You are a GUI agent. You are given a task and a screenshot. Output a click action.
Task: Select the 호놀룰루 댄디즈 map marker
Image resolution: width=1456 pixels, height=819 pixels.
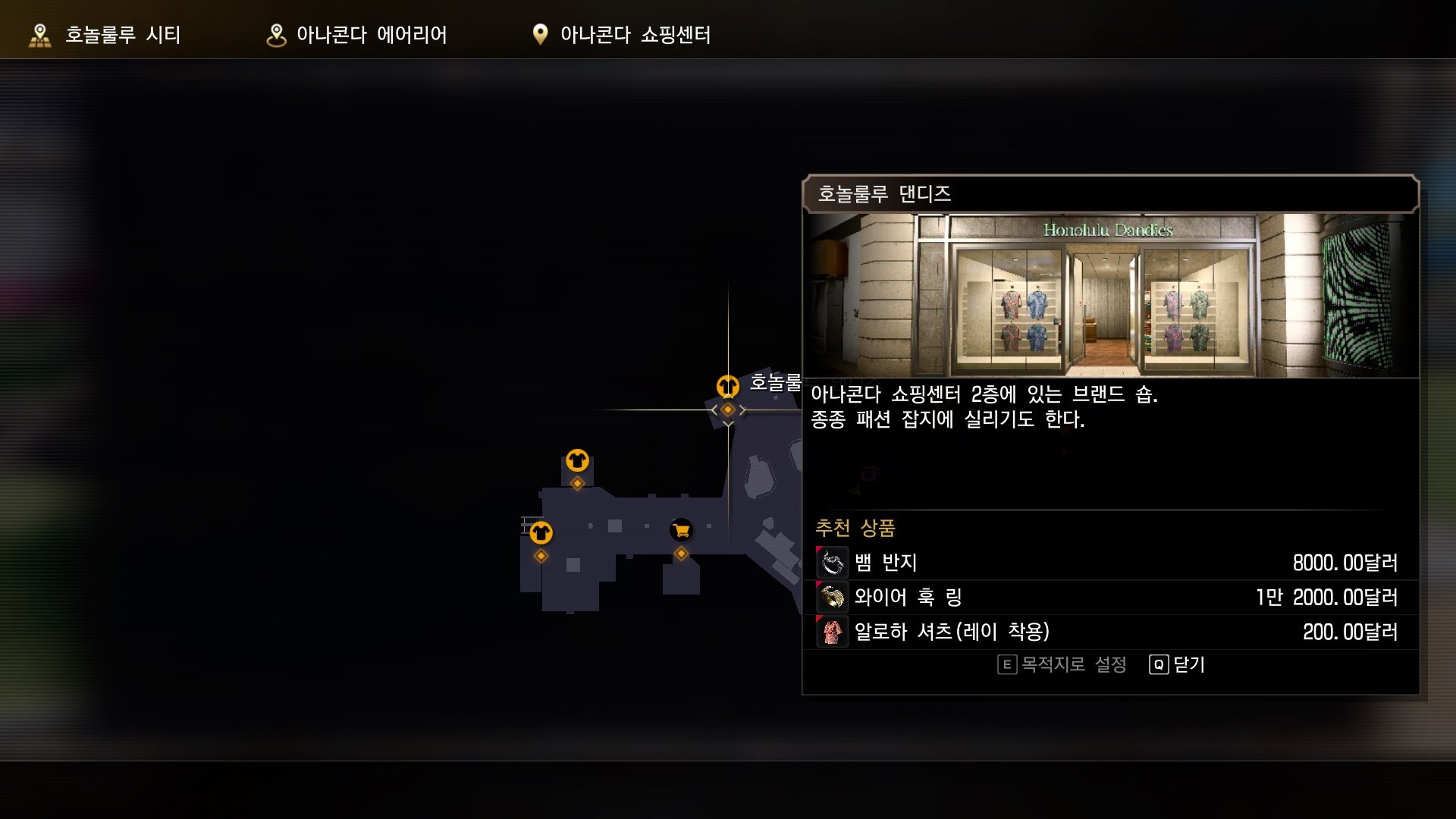pos(728,387)
